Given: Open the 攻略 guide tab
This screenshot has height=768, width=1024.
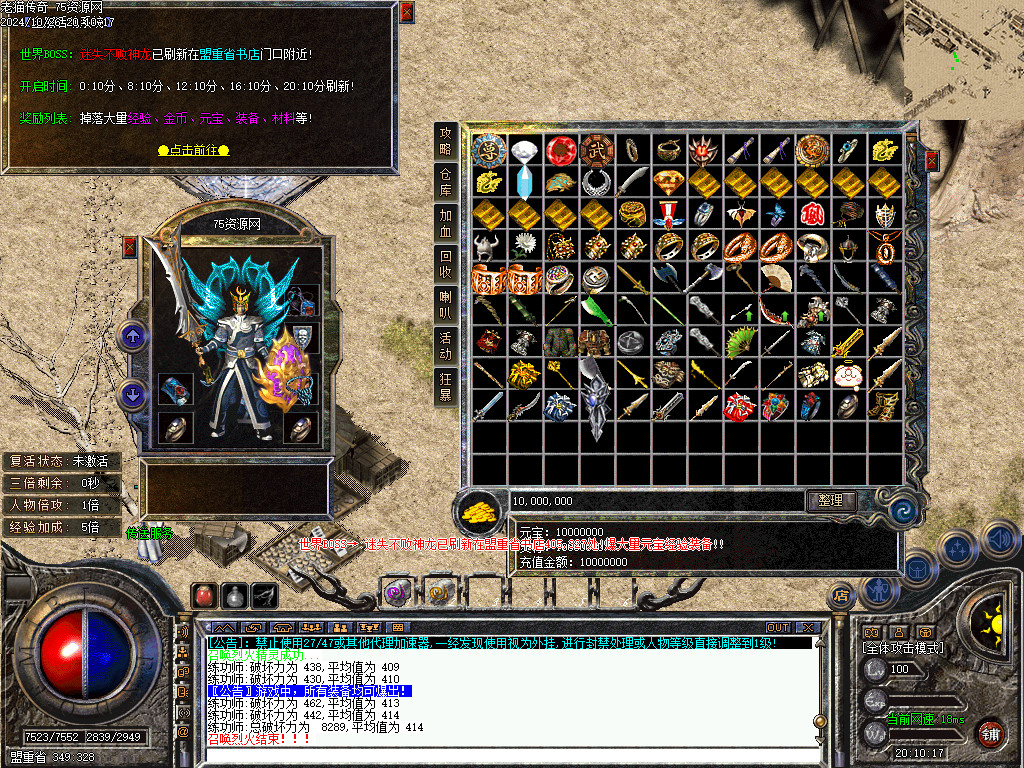Looking at the screenshot, I should click(446, 141).
